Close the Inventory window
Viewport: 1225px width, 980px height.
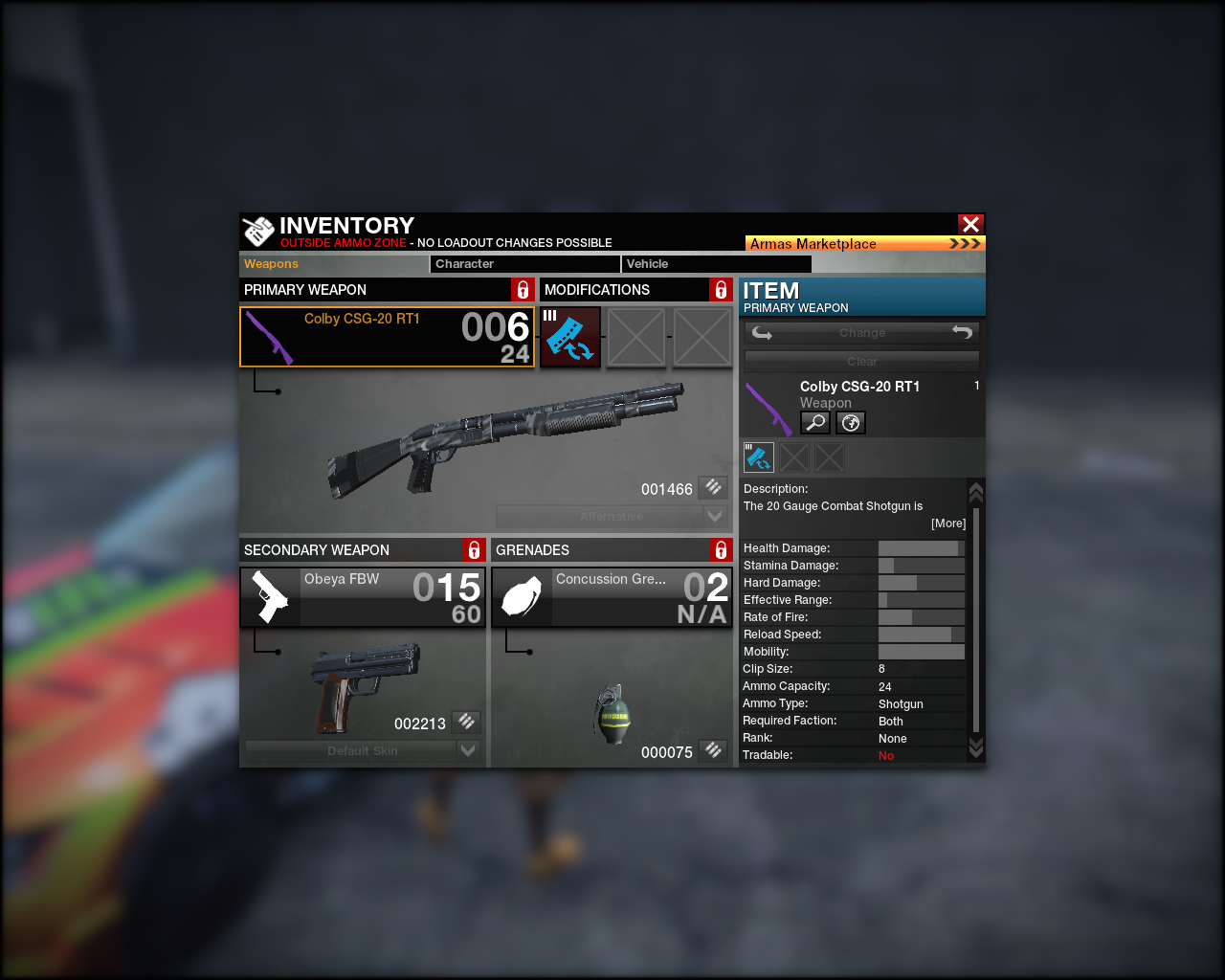point(970,224)
